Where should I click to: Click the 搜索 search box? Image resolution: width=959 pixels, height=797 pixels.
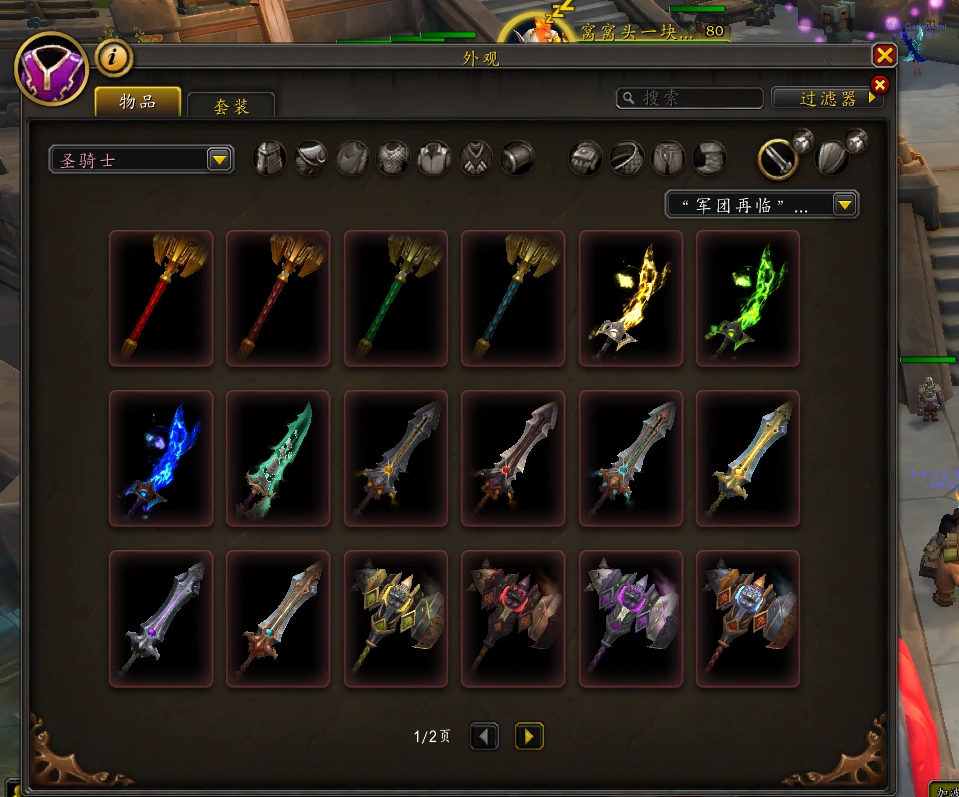[x=690, y=98]
